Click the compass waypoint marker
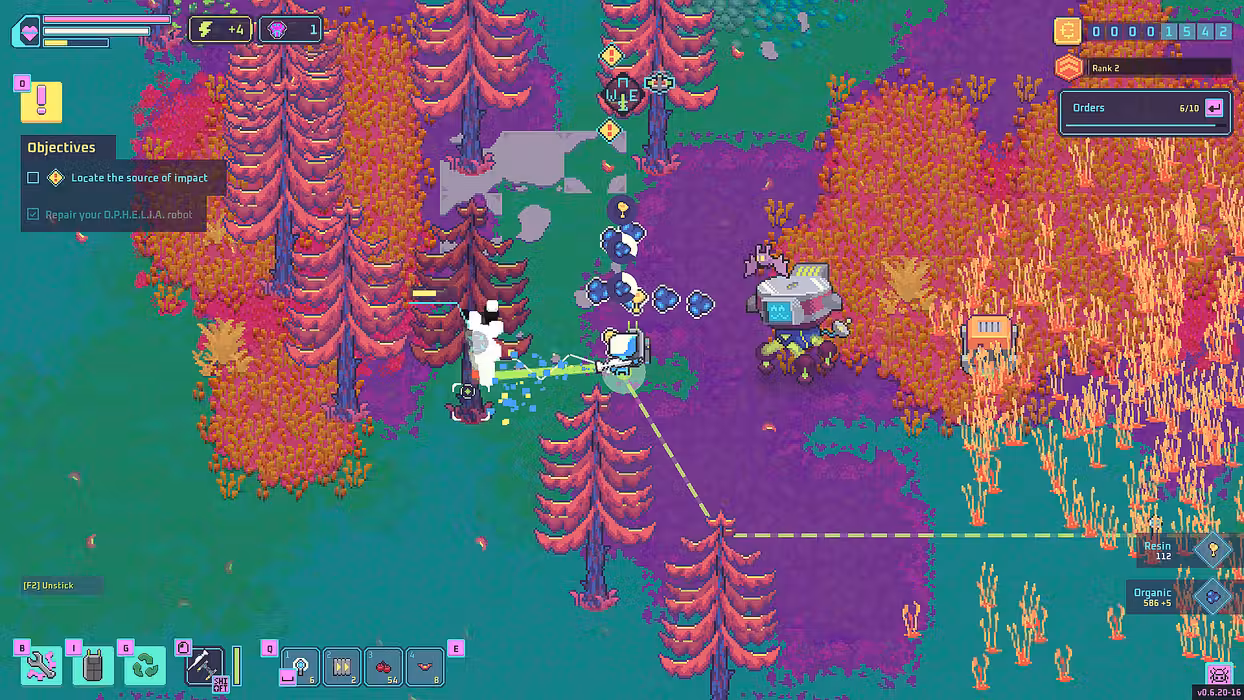 pos(621,97)
